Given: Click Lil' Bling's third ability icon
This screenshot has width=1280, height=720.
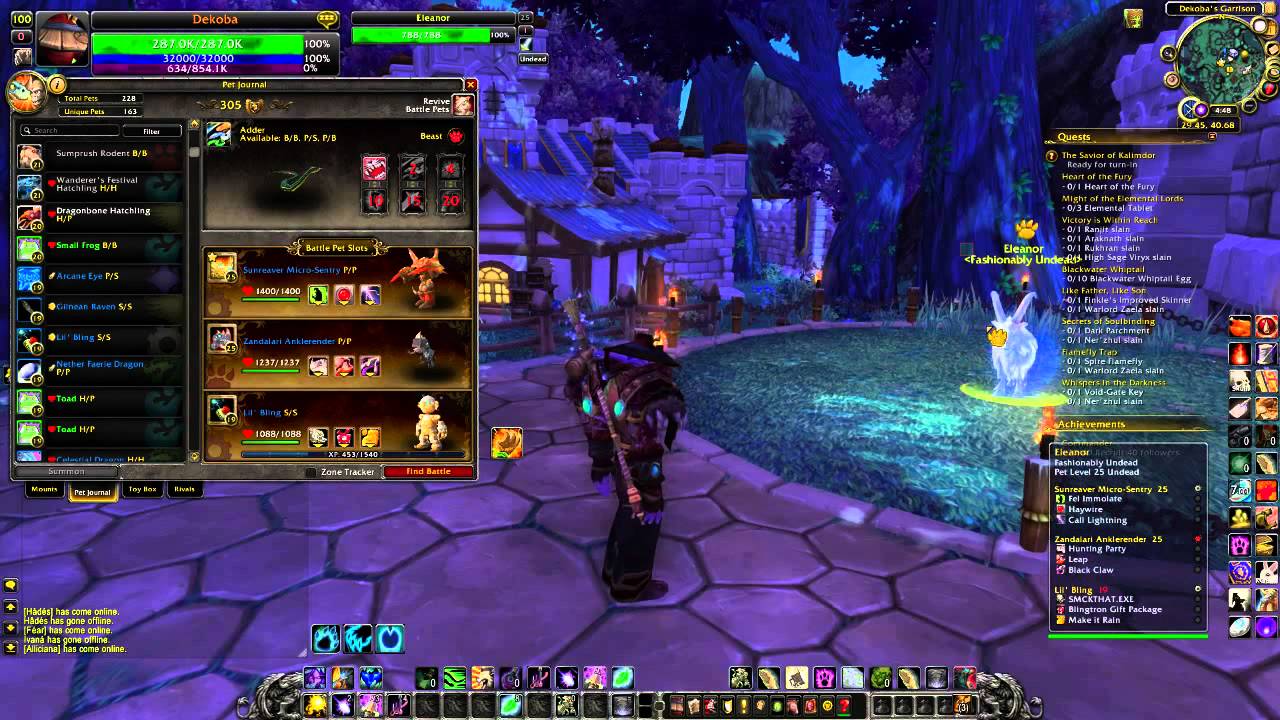Looking at the screenshot, I should pos(368,437).
